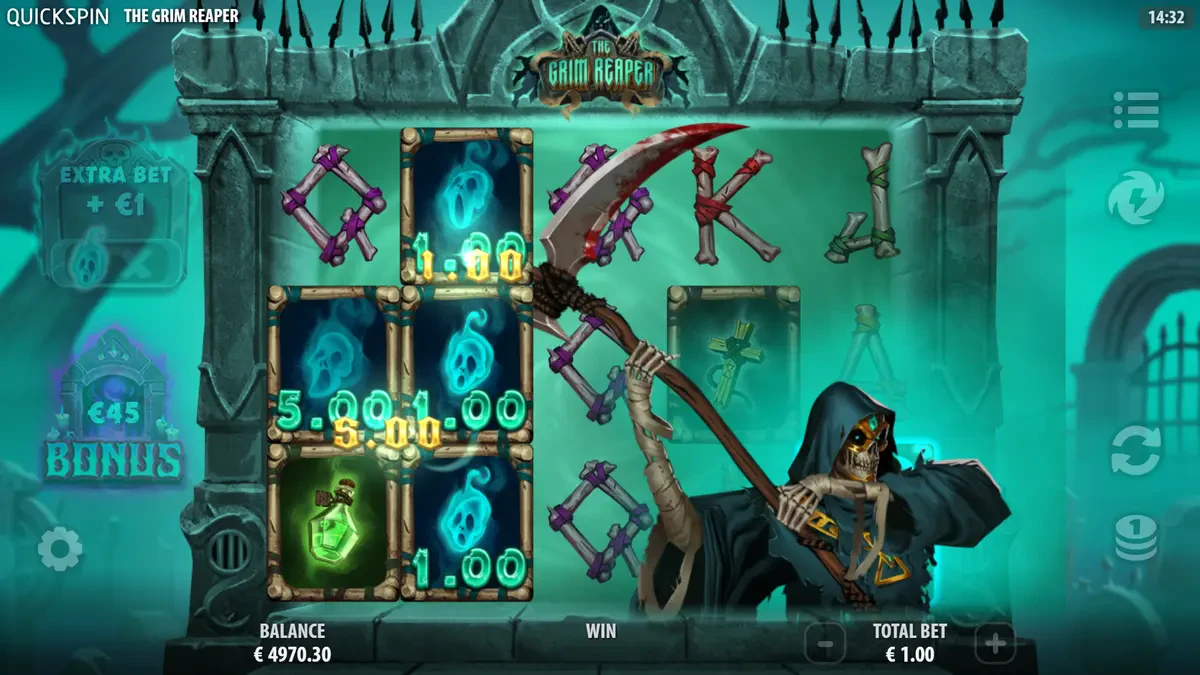The height and width of the screenshot is (675, 1200).
Task: Decrease total bet with minus button
Action: click(825, 644)
